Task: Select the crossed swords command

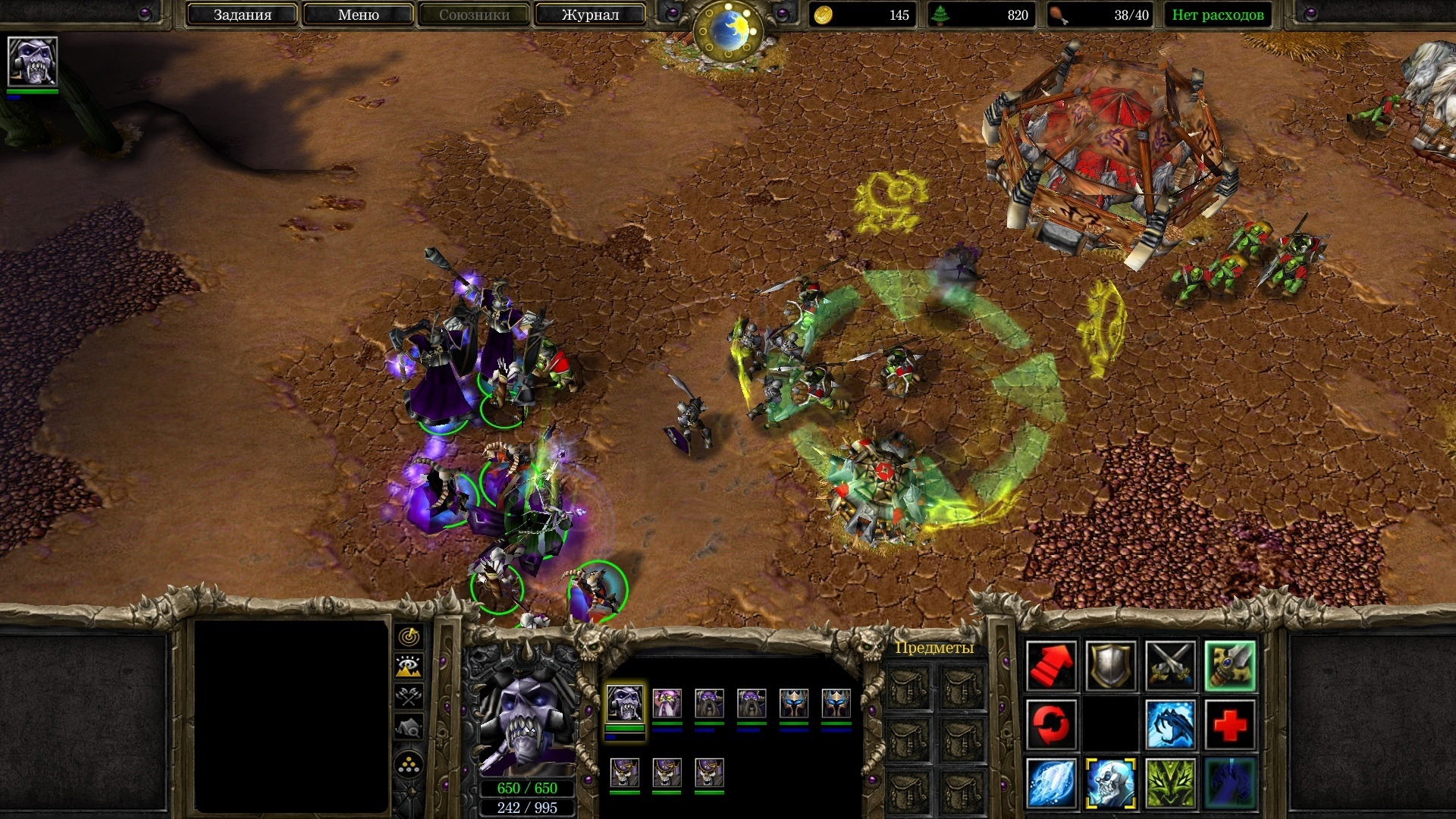Action: [x=1170, y=666]
